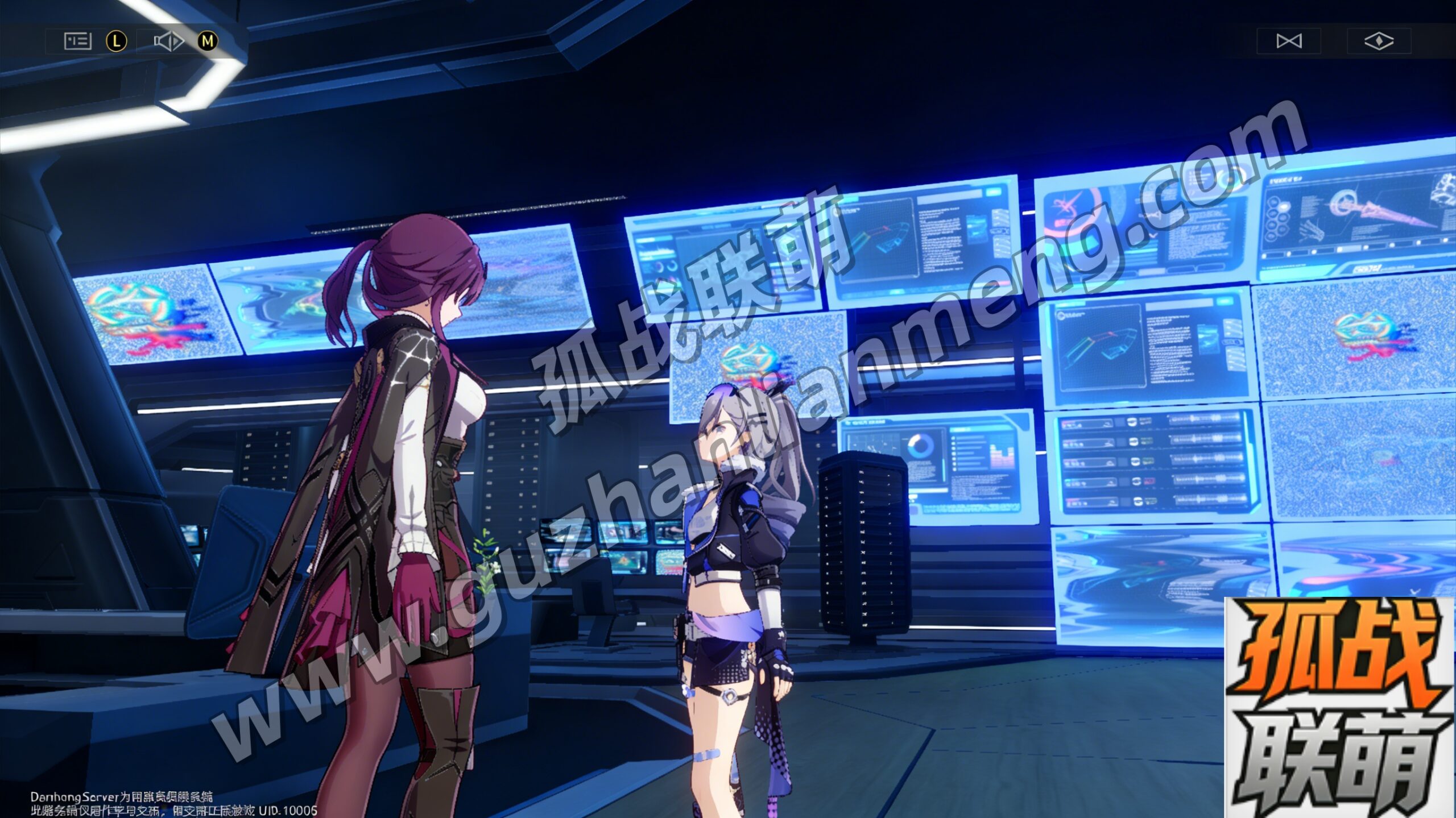
Task: Toggle the speaker auto-play icon
Action: click(168, 41)
